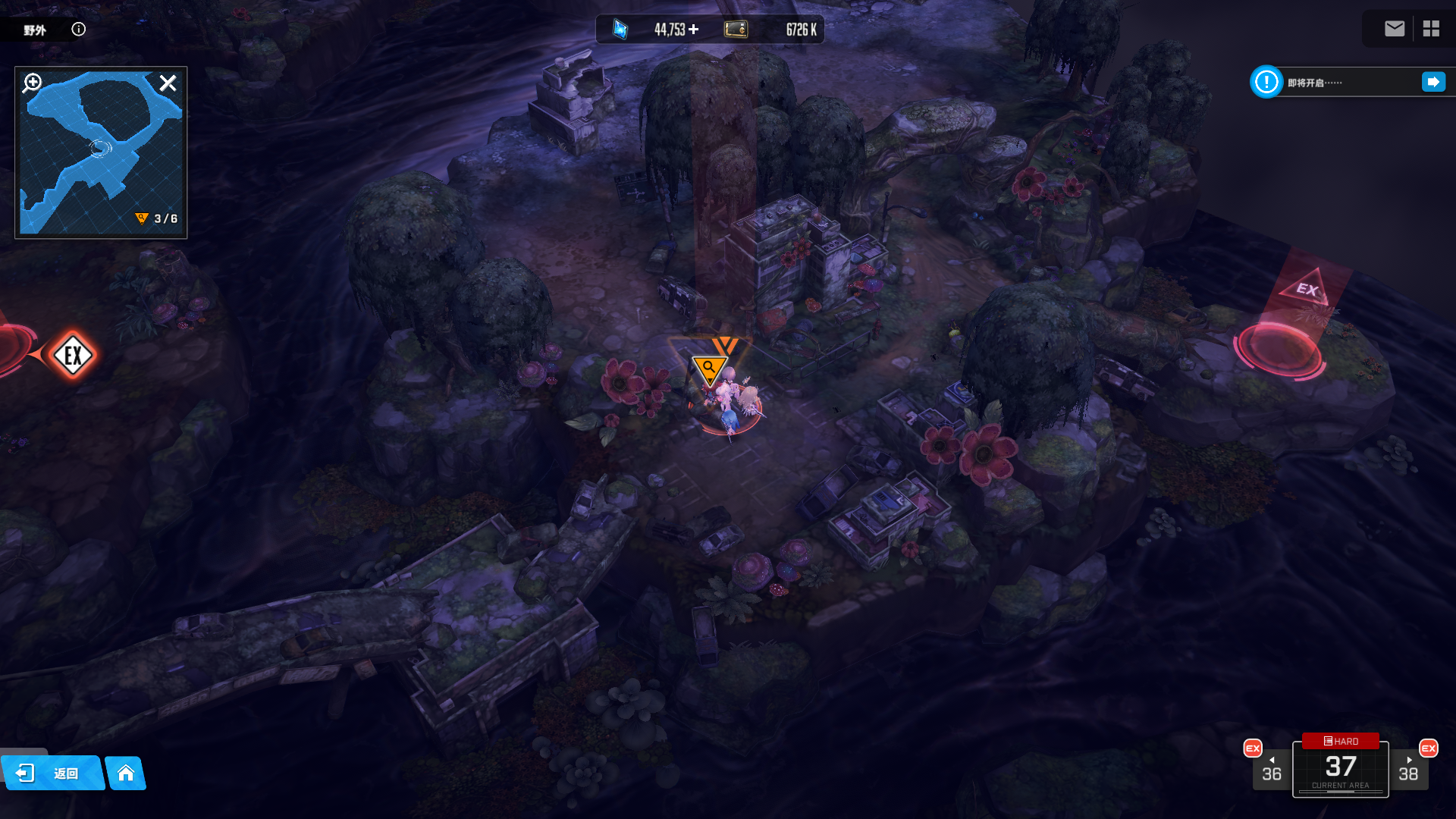Tap the orange magnifier search marker
Image resolution: width=1456 pixels, height=819 pixels.
coord(709,369)
